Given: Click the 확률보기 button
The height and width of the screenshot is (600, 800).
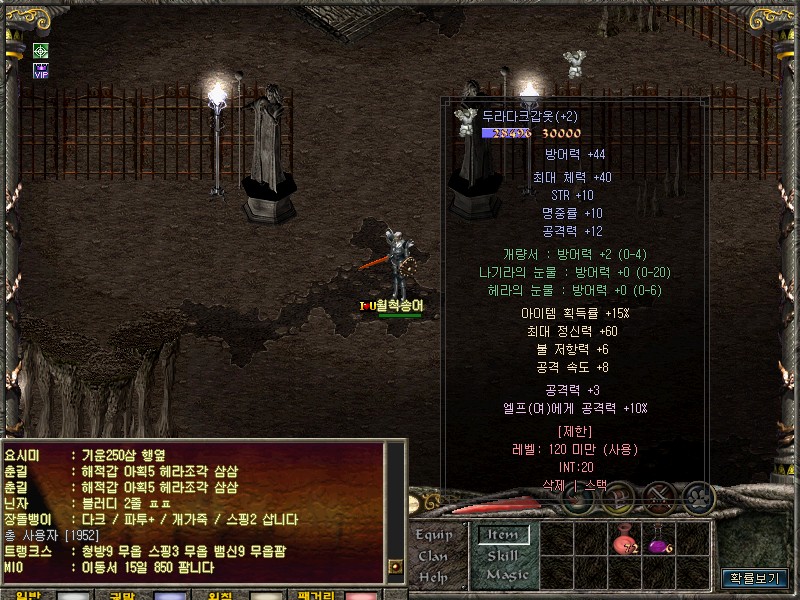Looking at the screenshot, I should pos(755,578).
